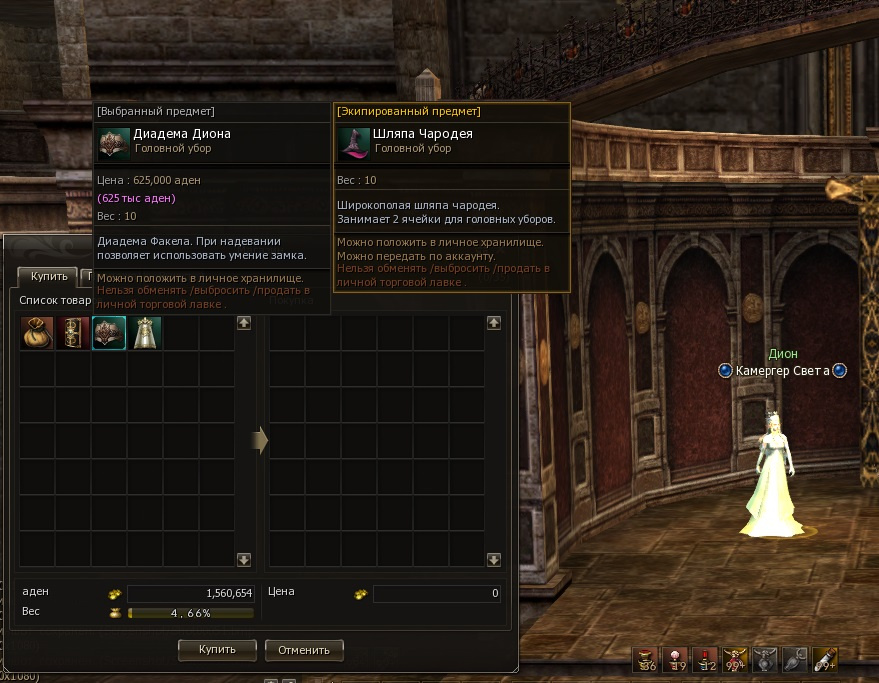Use the potion with count 36

coord(645,660)
